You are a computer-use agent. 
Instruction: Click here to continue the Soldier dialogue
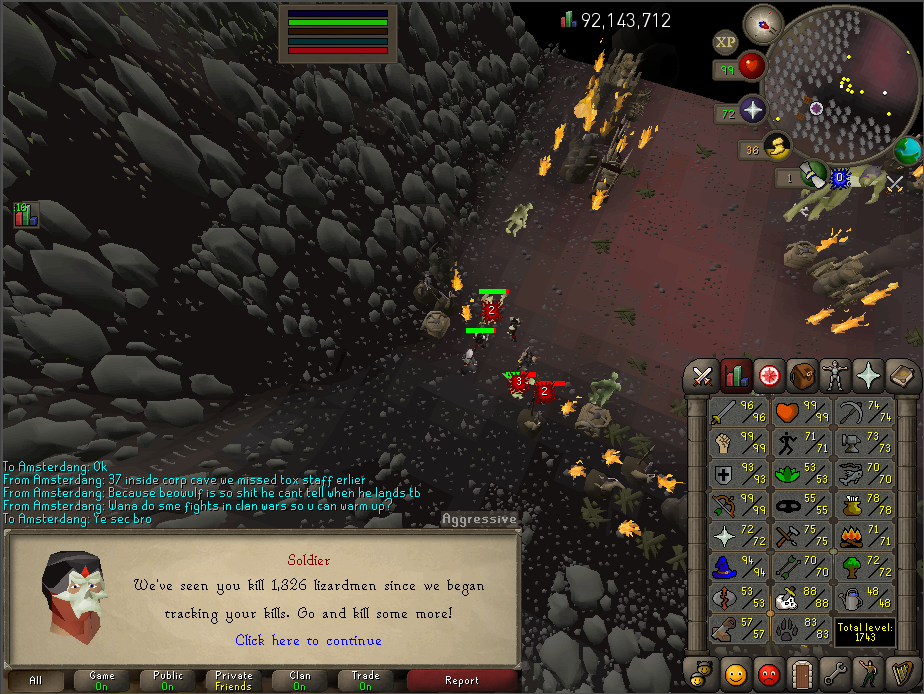coord(308,640)
